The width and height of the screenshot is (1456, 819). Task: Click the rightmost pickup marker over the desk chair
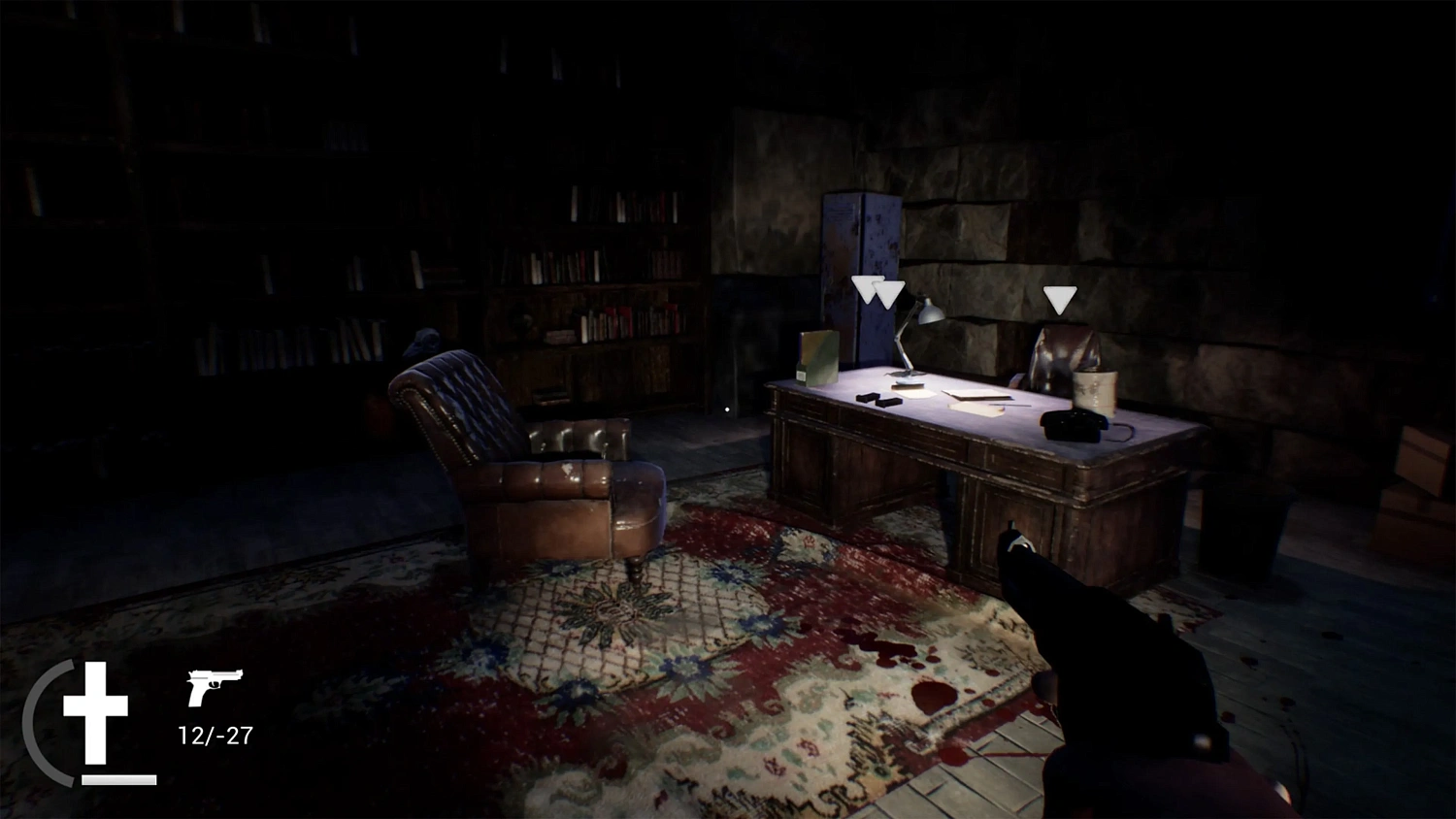1060,299
